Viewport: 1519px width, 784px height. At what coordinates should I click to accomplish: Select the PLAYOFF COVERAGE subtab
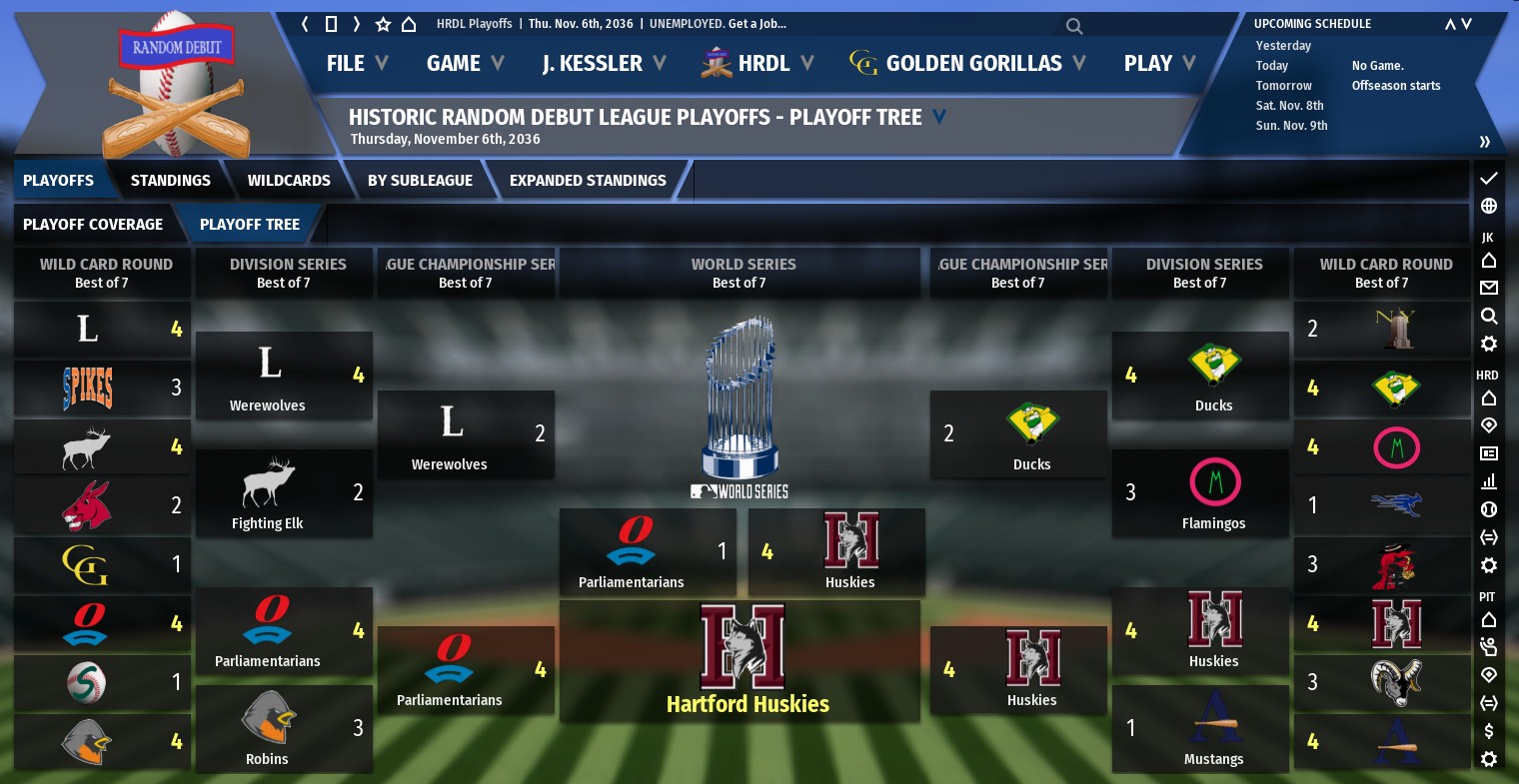pyautogui.click(x=93, y=224)
